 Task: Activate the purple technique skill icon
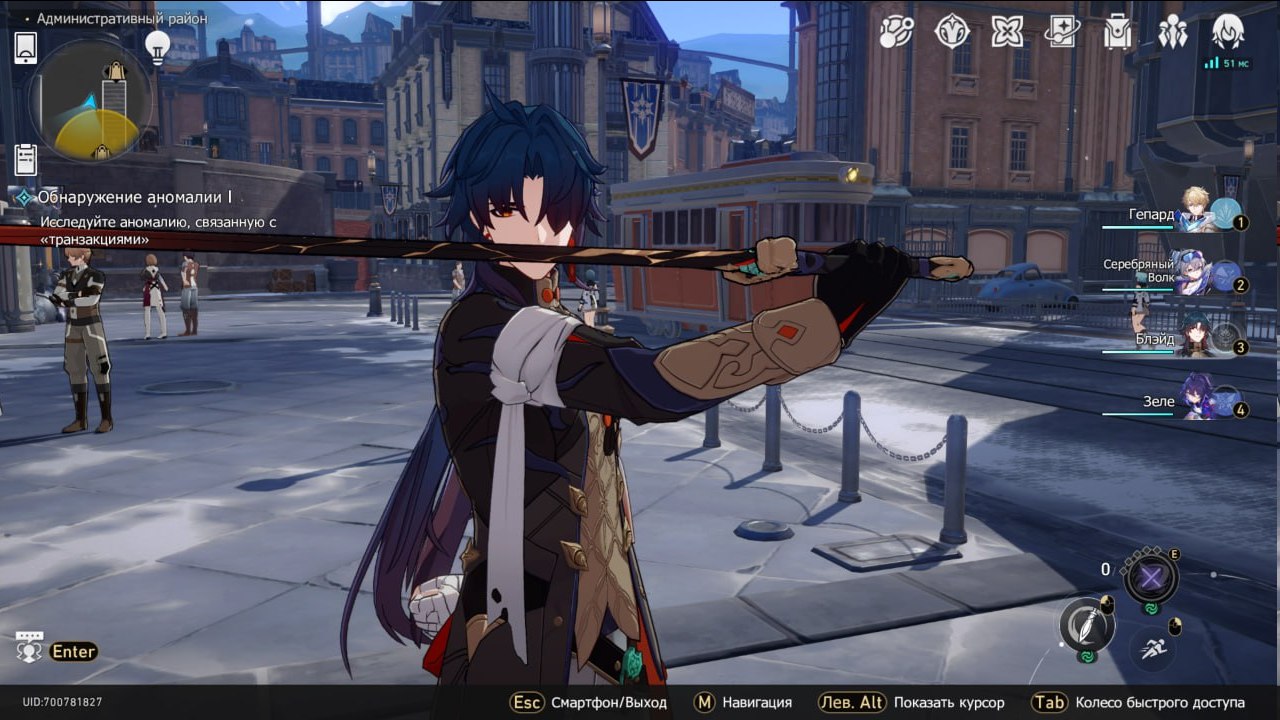(x=1150, y=577)
